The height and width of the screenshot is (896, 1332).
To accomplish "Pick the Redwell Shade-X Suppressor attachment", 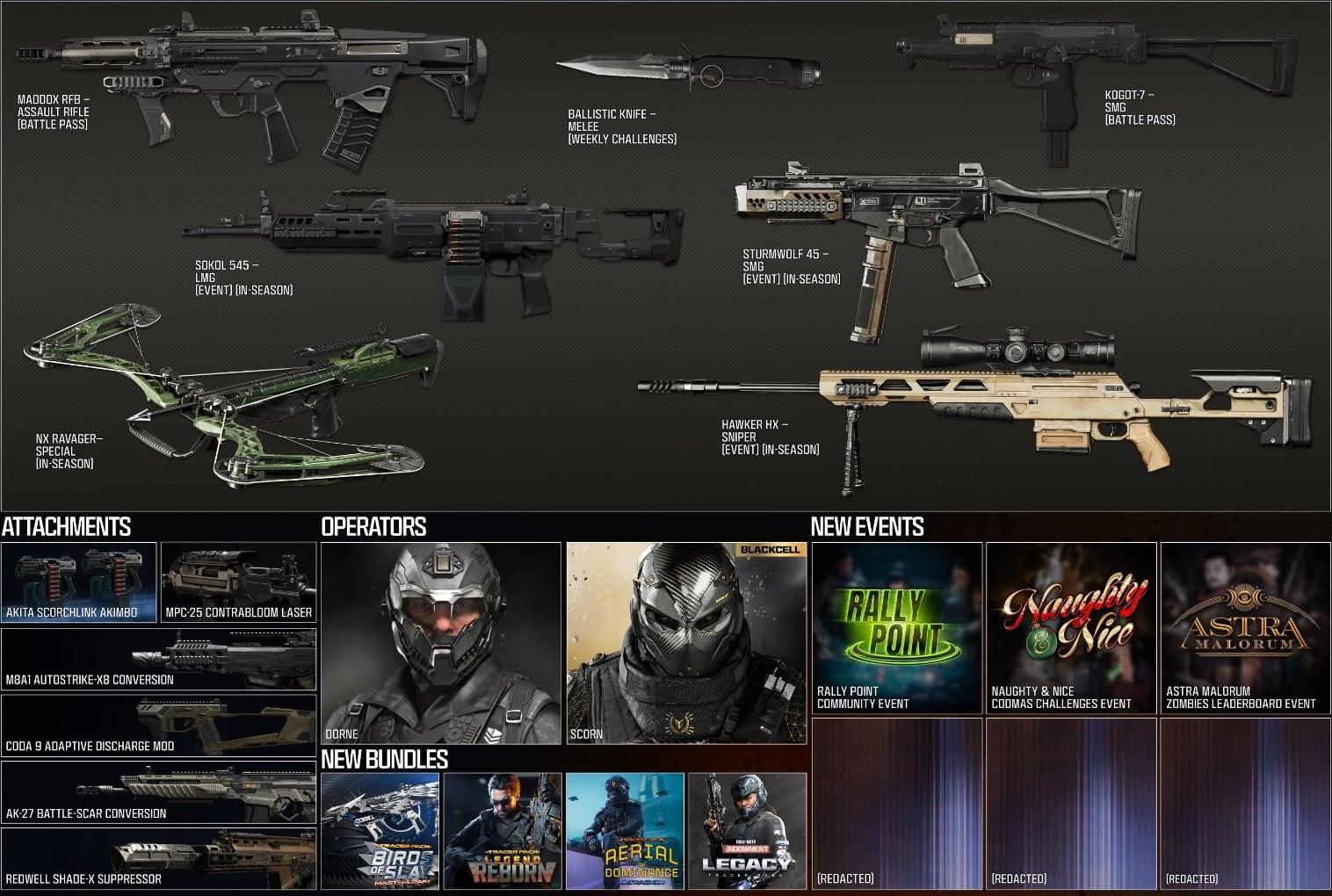I will click(x=158, y=858).
